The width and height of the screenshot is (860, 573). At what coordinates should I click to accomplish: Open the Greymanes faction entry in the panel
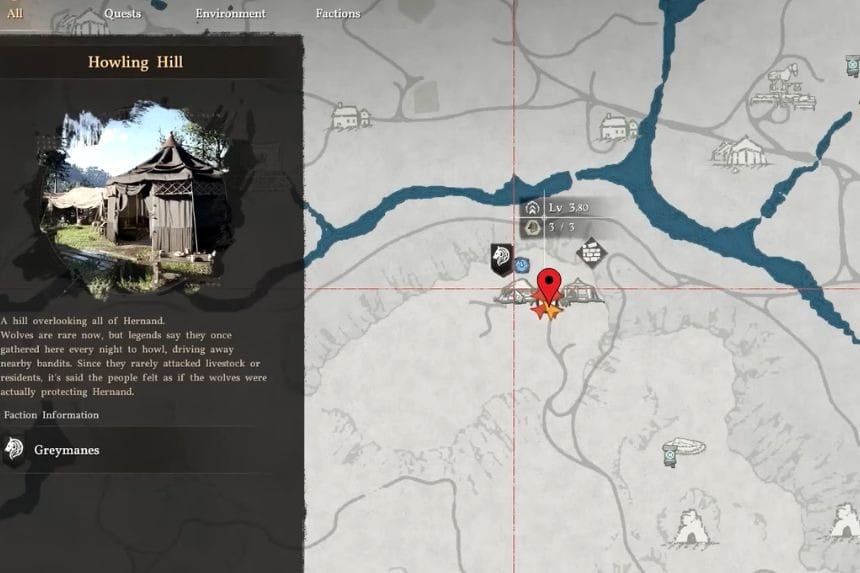[66, 450]
